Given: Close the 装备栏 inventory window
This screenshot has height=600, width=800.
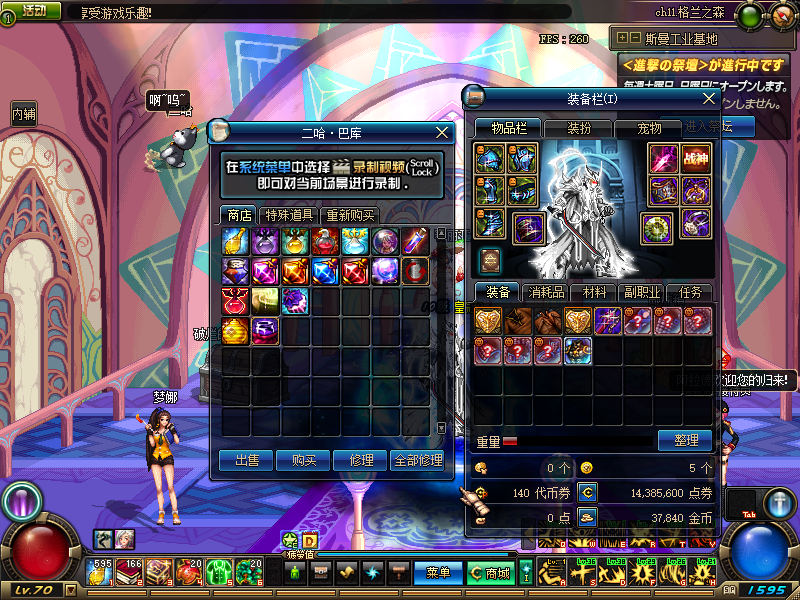Looking at the screenshot, I should pyautogui.click(x=709, y=98).
